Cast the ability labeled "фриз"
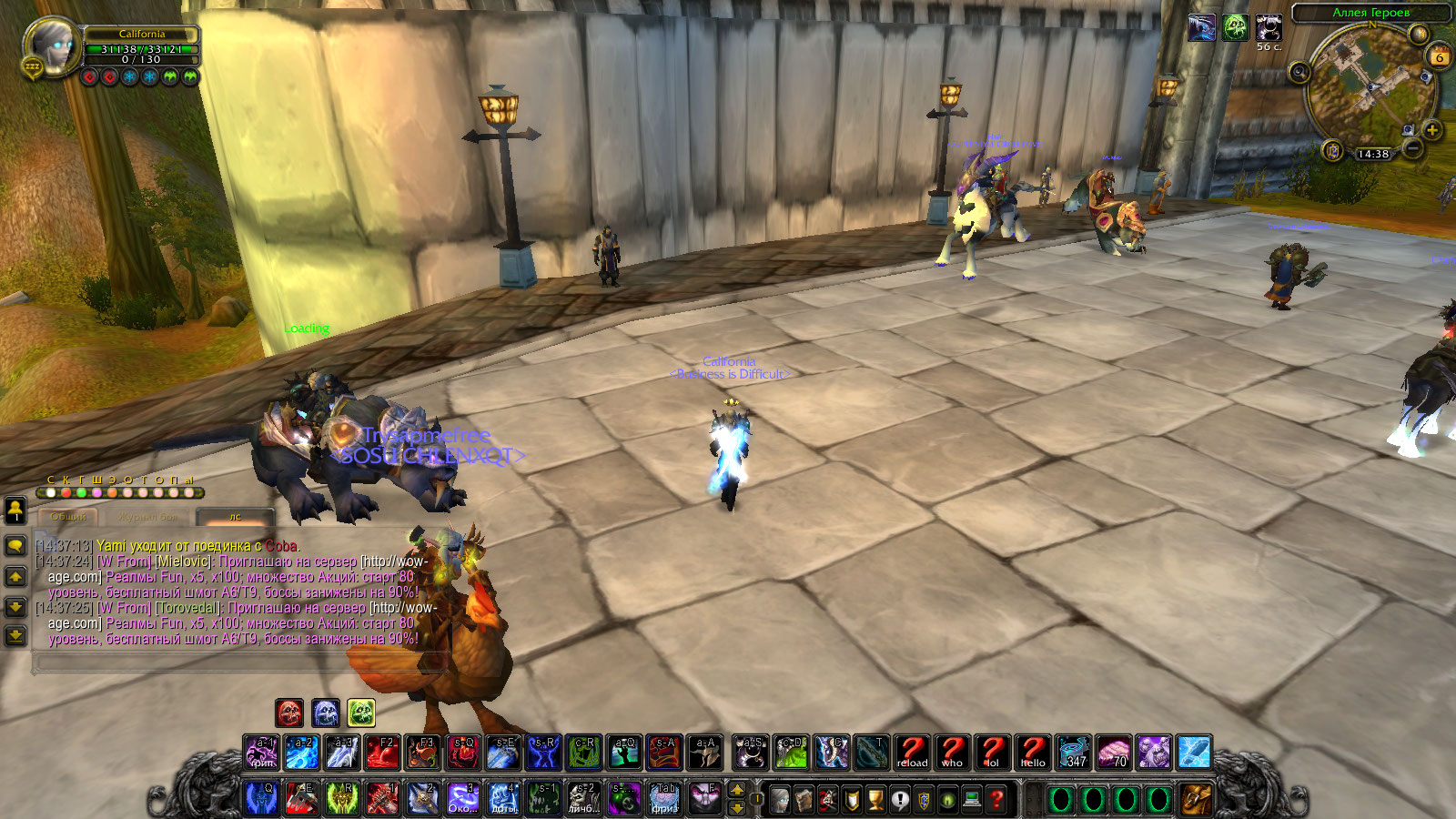This screenshot has width=1456, height=819. coord(665,798)
